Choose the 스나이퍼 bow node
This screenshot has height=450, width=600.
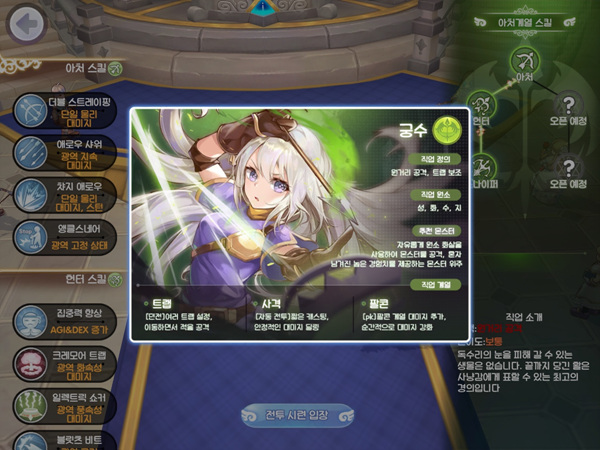[483, 166]
